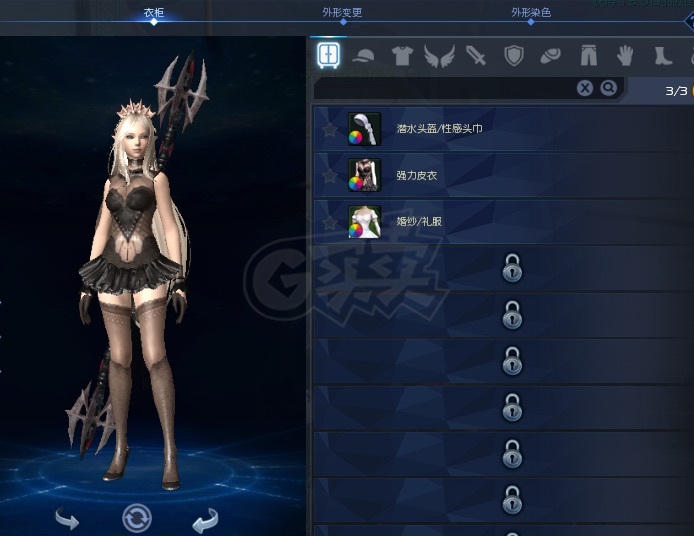Favorite the 婚纱/礼服 item with its star

(329, 221)
